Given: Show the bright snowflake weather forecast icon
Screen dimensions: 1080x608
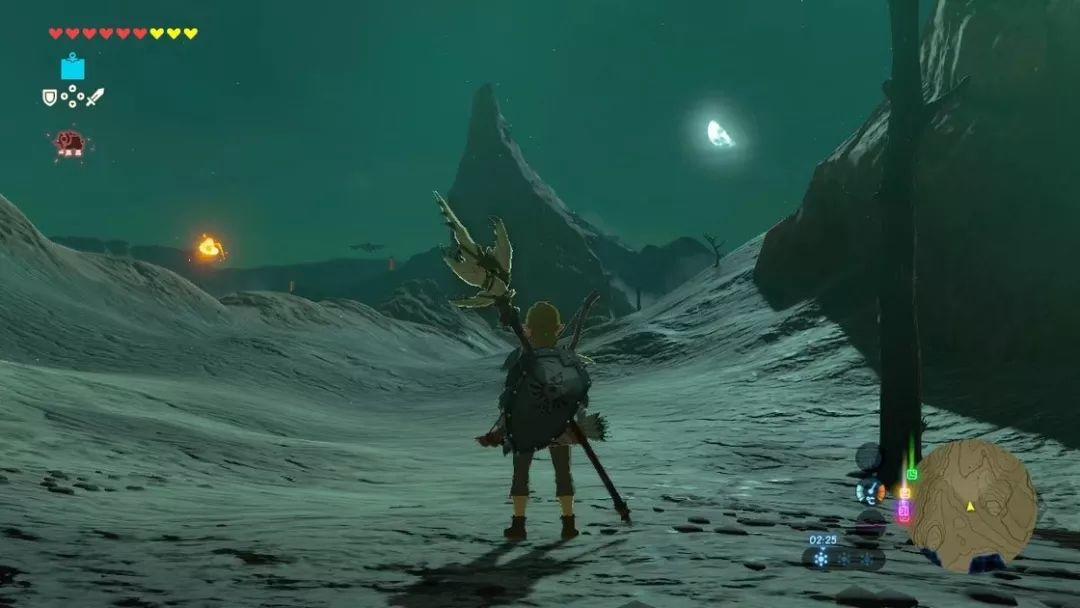Looking at the screenshot, I should click(821, 559).
